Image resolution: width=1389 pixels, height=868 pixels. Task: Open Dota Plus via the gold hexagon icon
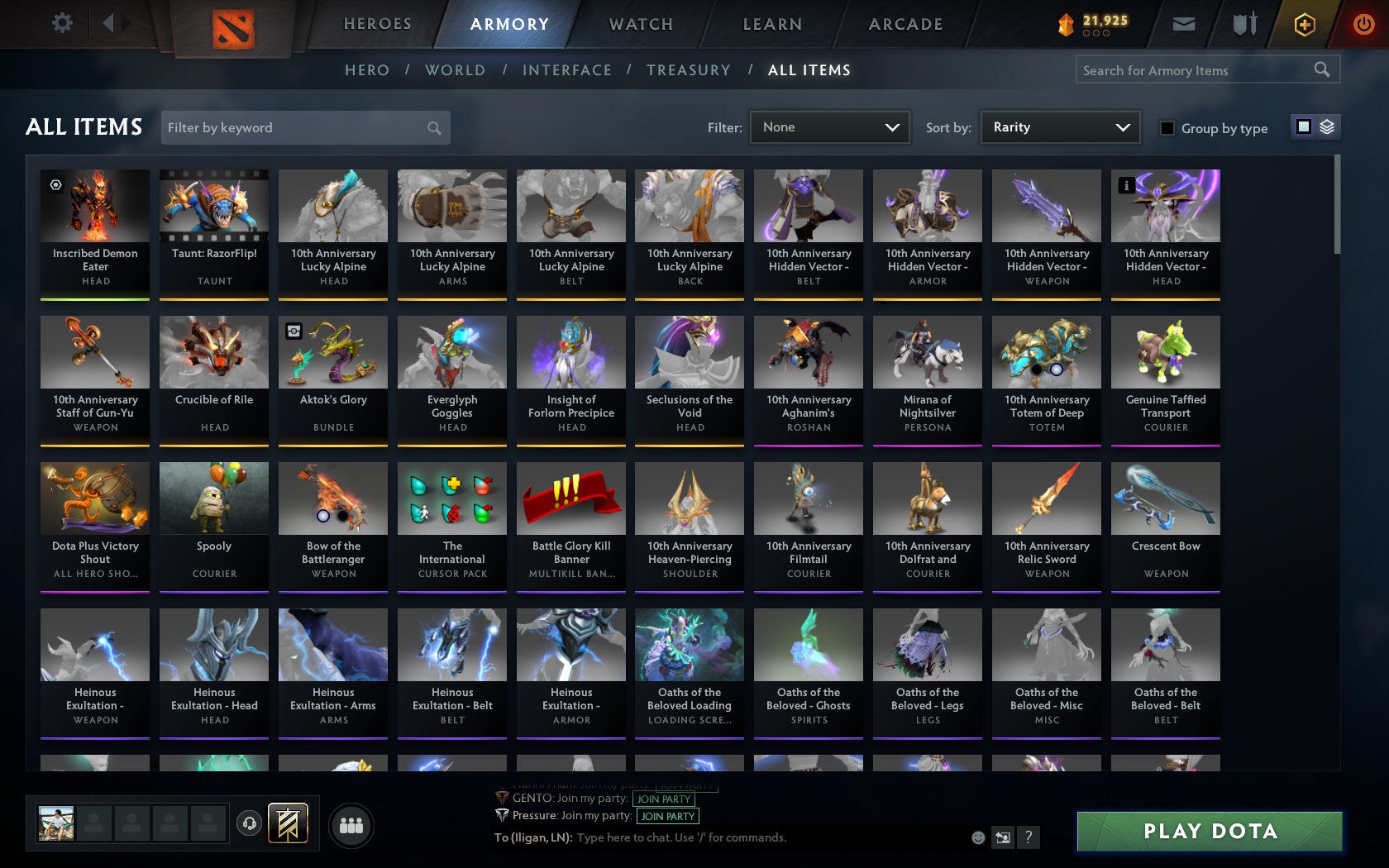(1304, 24)
